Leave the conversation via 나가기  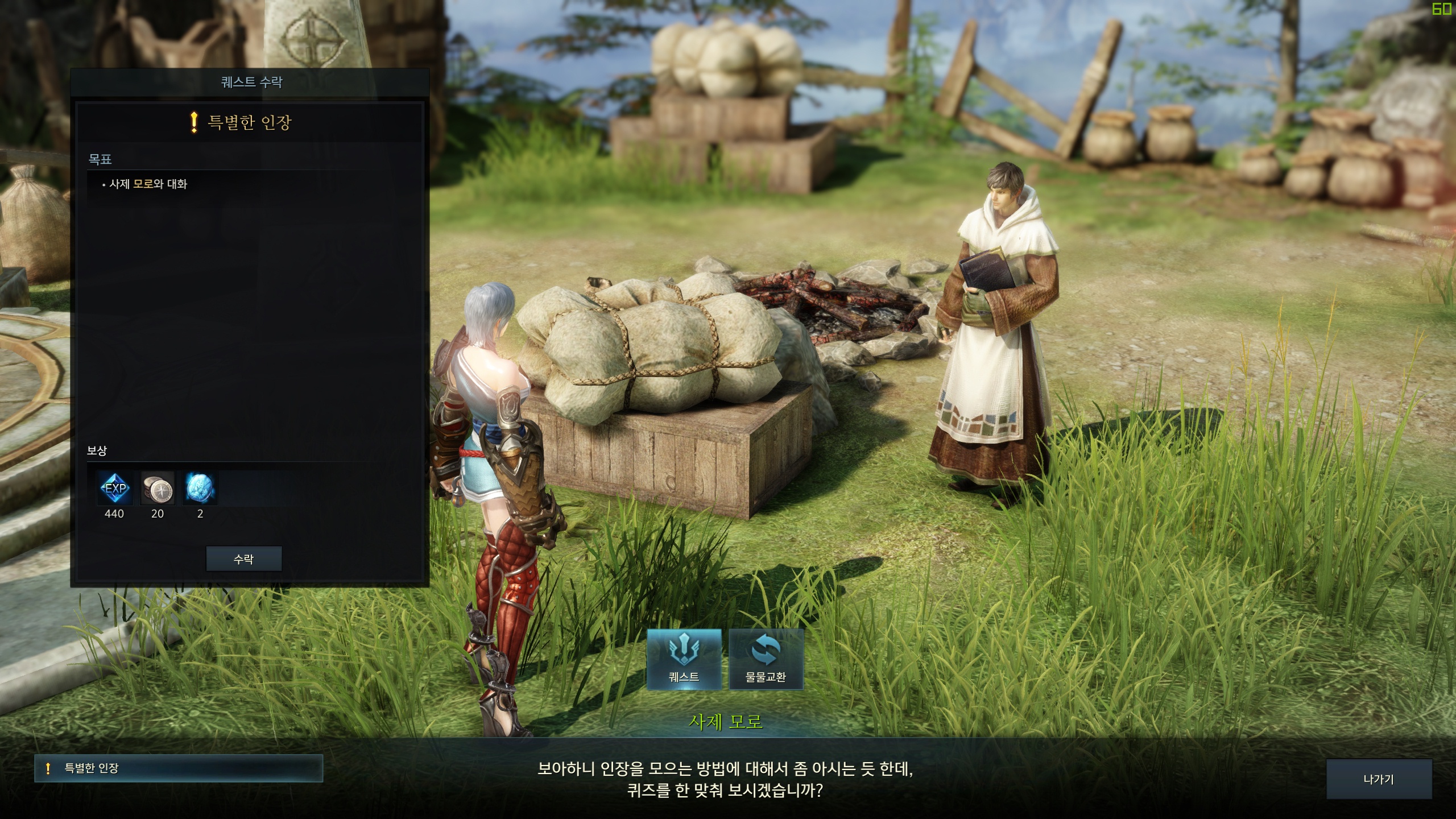(x=1378, y=779)
